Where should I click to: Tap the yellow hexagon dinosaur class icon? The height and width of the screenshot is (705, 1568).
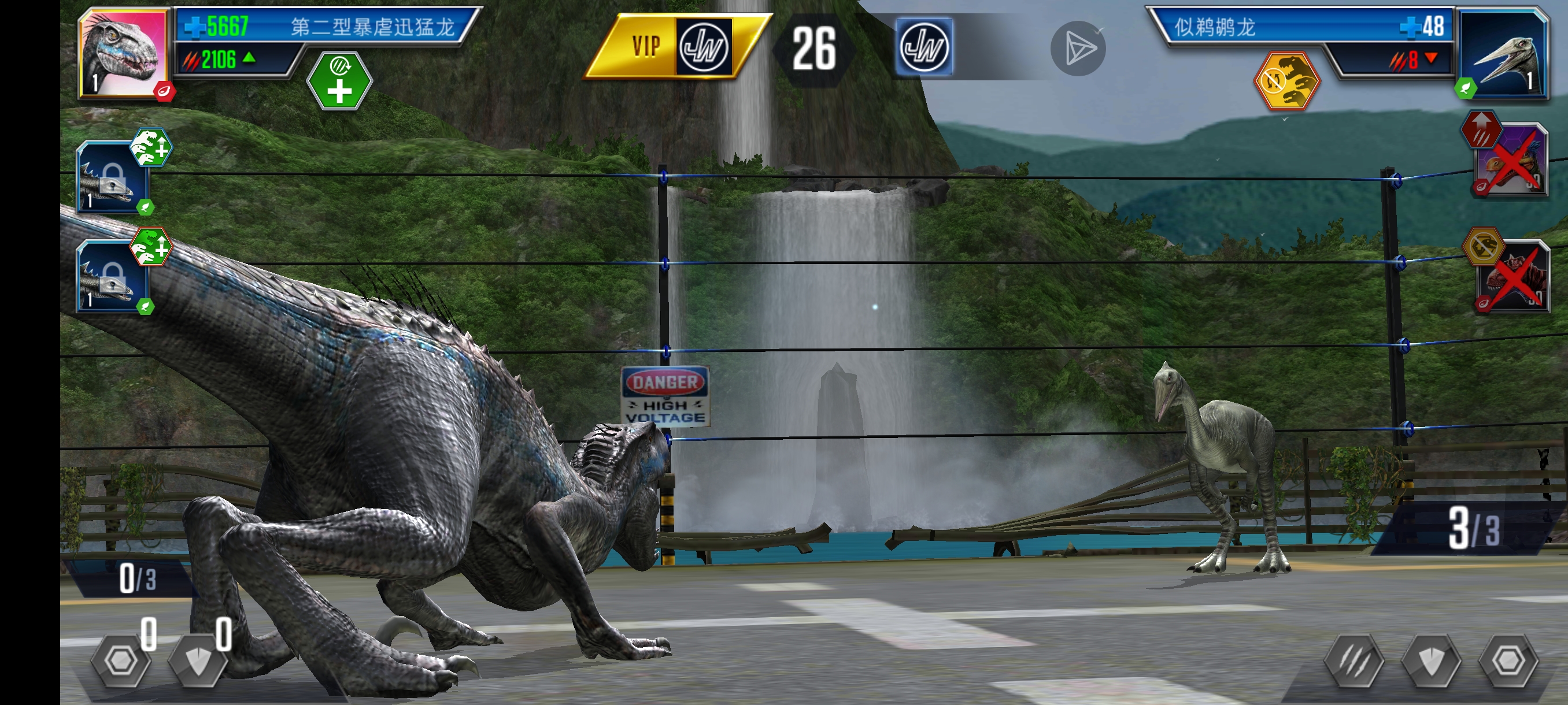[x=1287, y=81]
